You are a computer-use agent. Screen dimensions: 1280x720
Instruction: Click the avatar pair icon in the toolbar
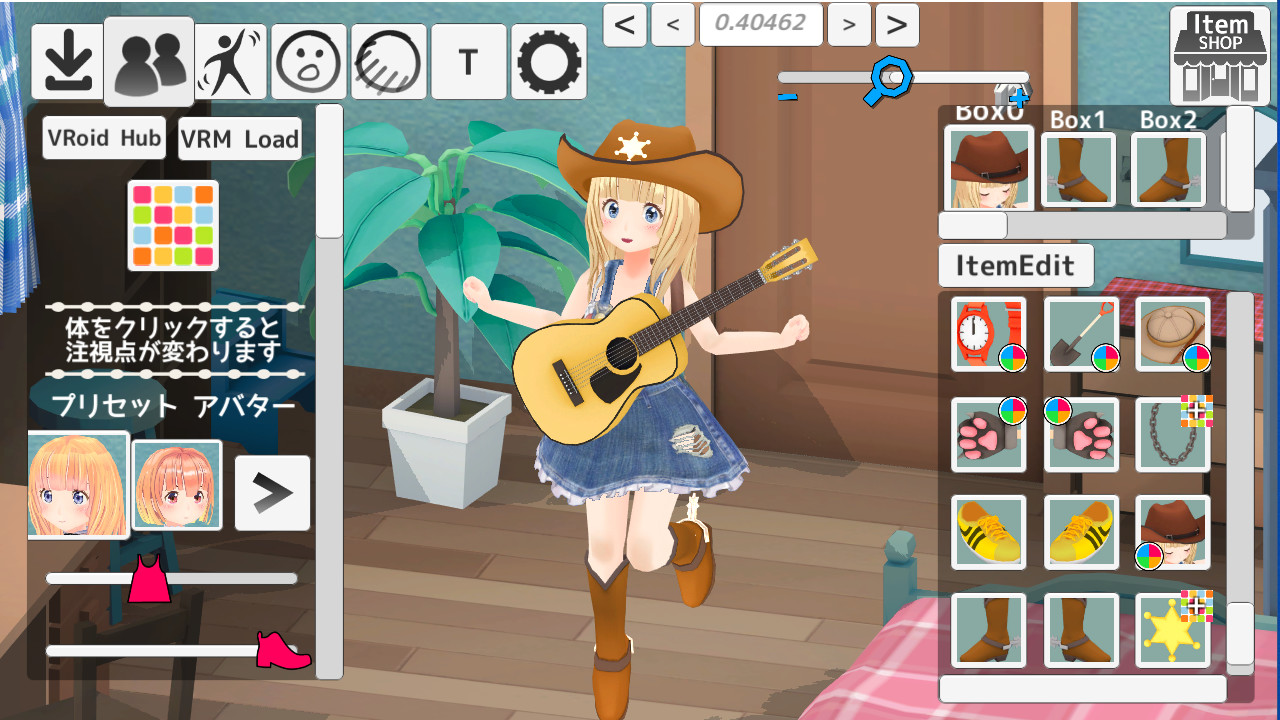coord(148,61)
